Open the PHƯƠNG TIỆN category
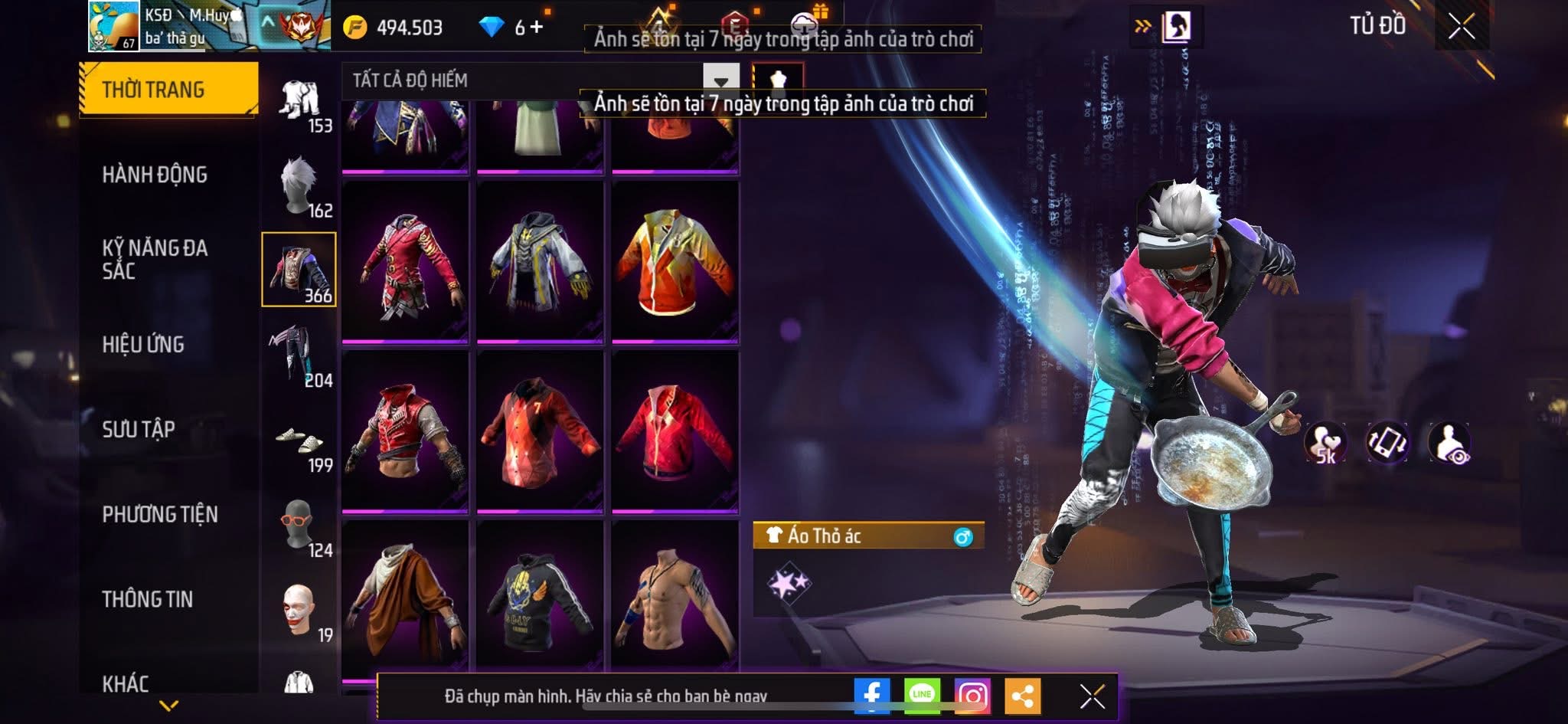1568x724 pixels. click(x=160, y=514)
